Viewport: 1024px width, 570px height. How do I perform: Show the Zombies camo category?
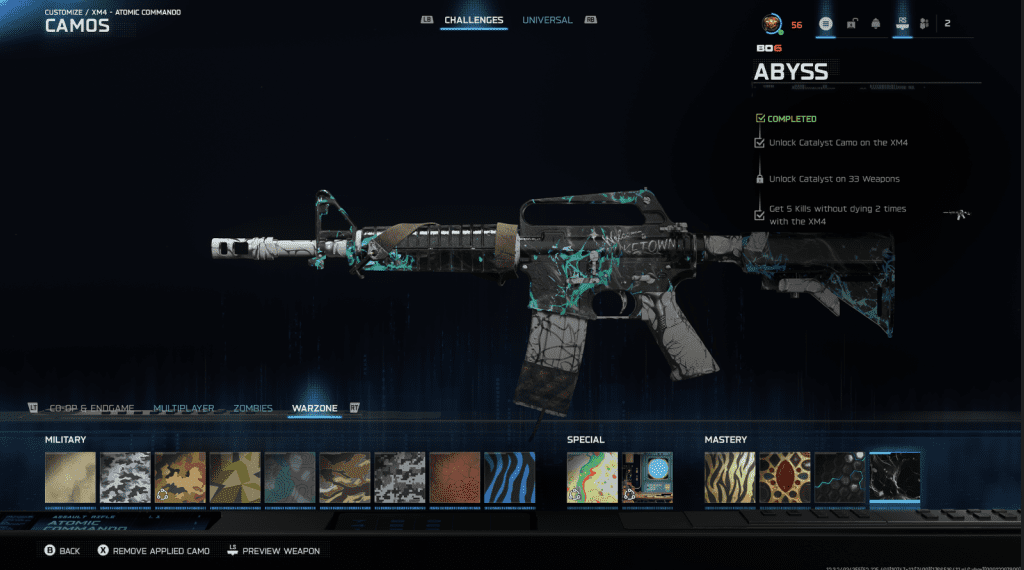(x=252, y=408)
